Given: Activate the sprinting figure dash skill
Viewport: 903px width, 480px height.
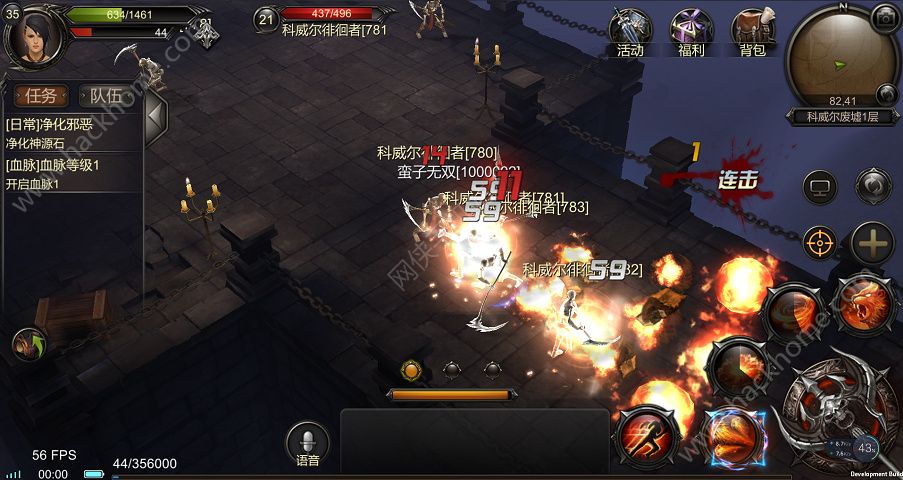Looking at the screenshot, I should point(646,436).
